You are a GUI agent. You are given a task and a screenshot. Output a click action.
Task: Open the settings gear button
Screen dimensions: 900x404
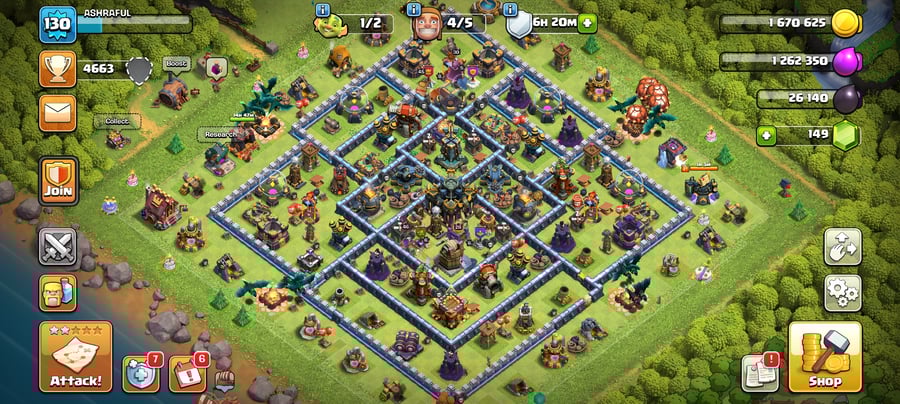coord(842,292)
